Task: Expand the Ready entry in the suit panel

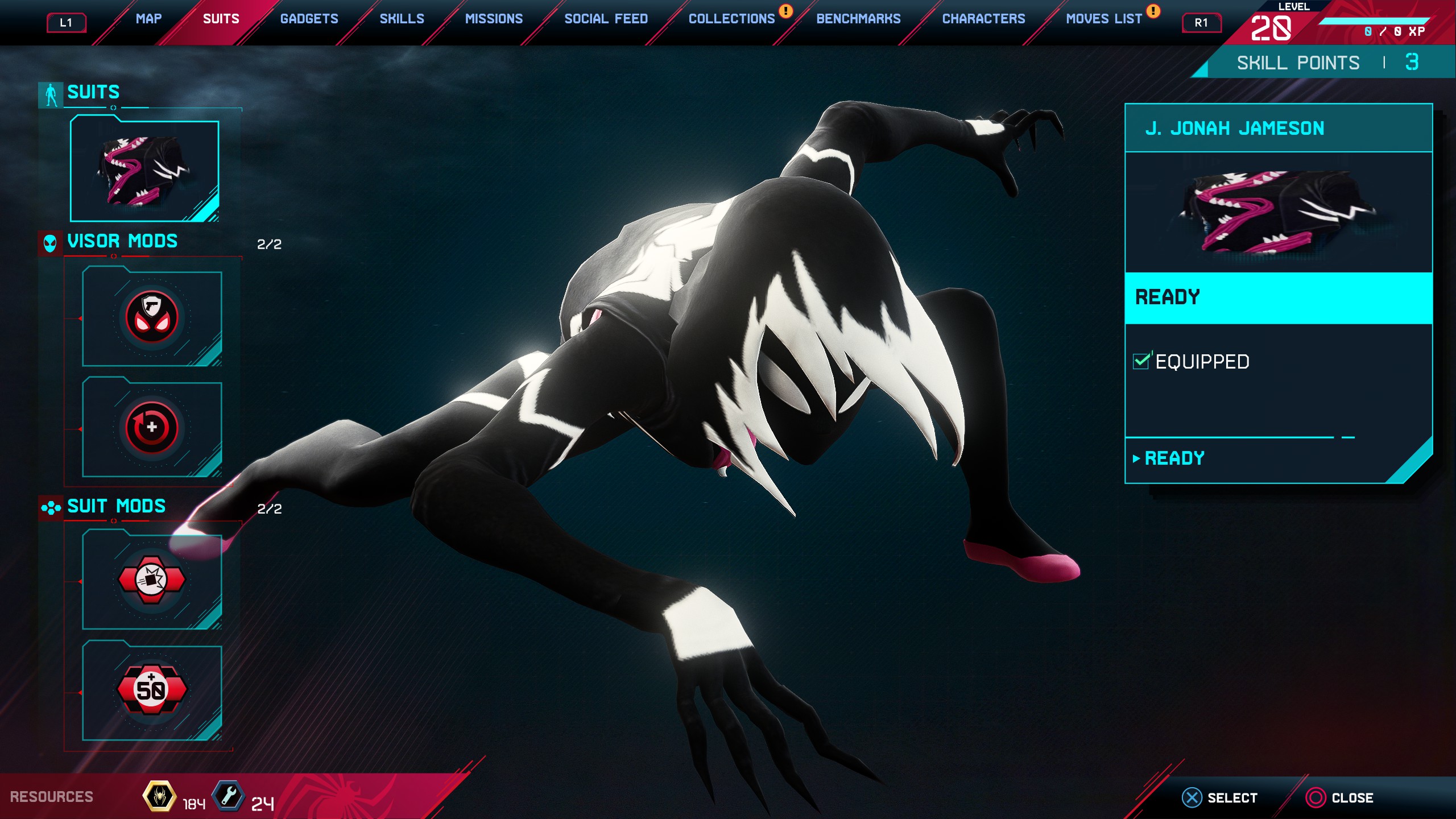Action: 1174,458
